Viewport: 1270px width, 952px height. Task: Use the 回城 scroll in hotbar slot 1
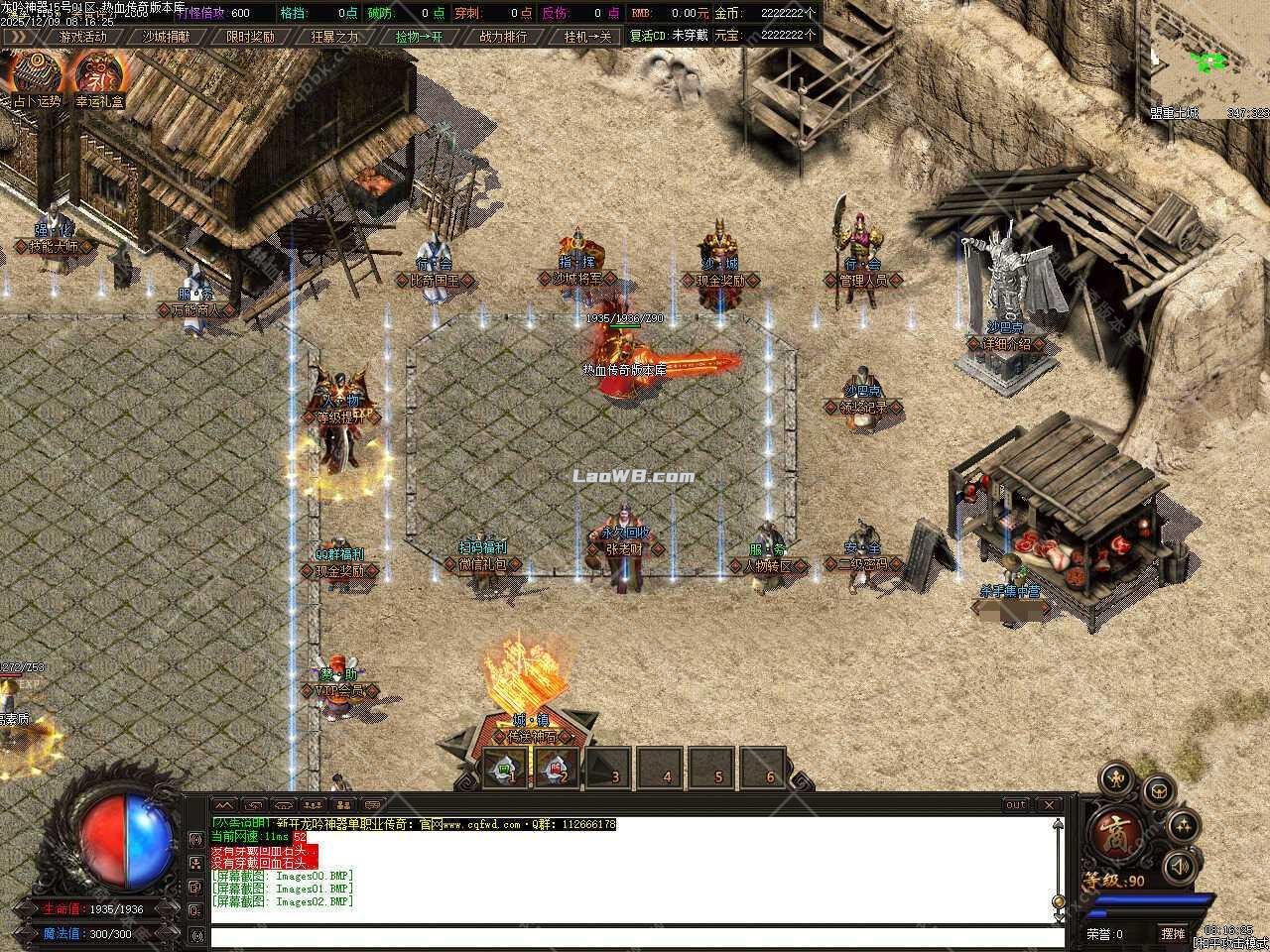point(503,768)
